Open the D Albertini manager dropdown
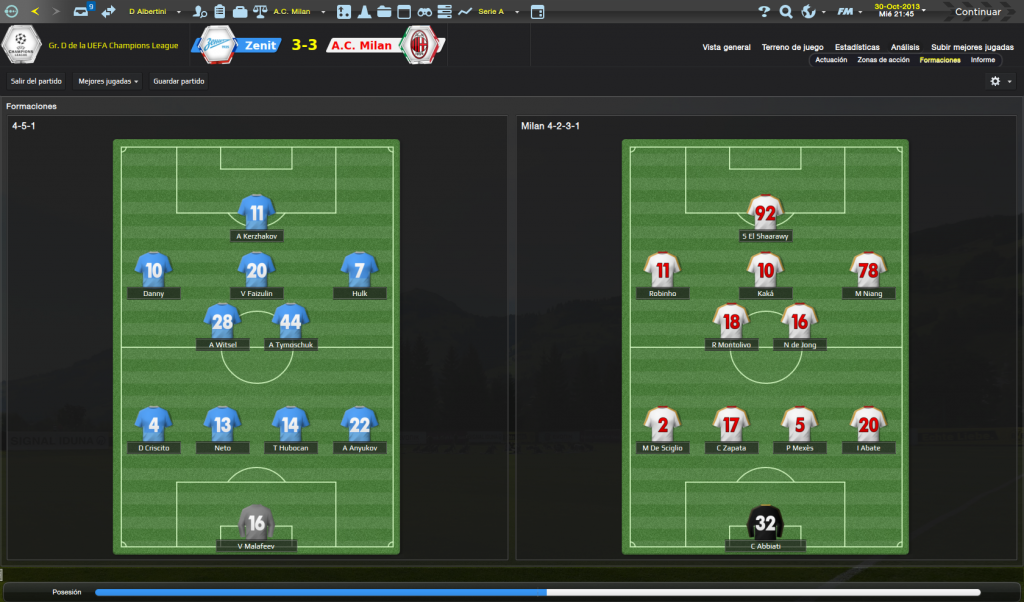Viewport: 1024px width, 602px height. point(153,12)
